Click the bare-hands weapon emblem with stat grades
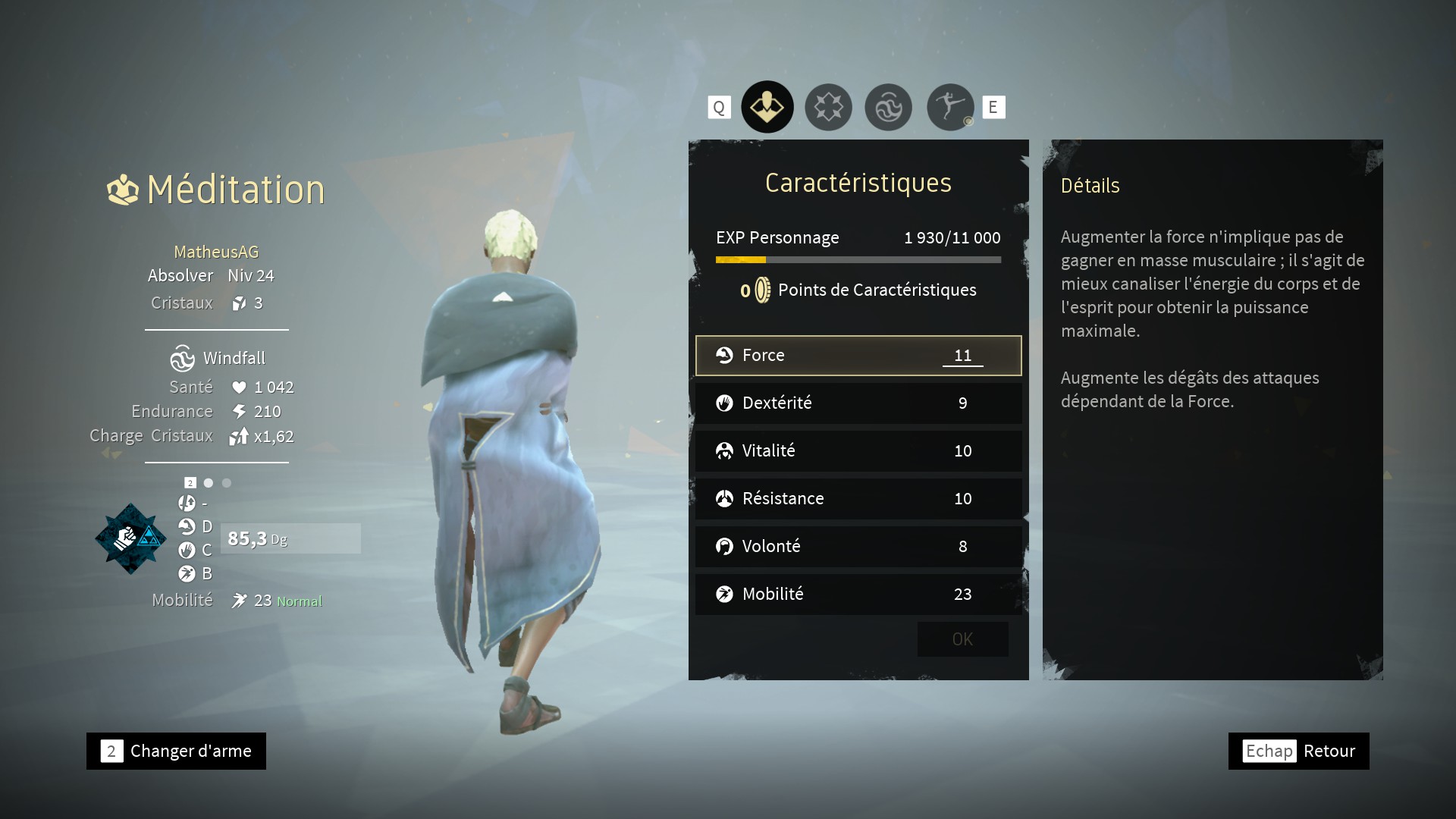 coord(130,538)
